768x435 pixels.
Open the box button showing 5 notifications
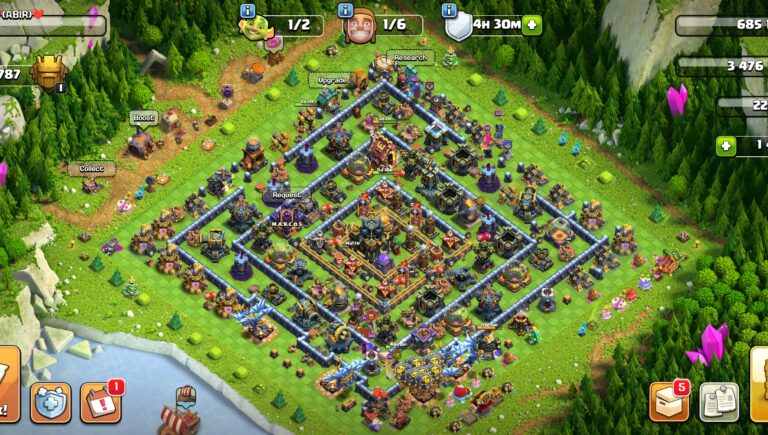[x=669, y=401]
